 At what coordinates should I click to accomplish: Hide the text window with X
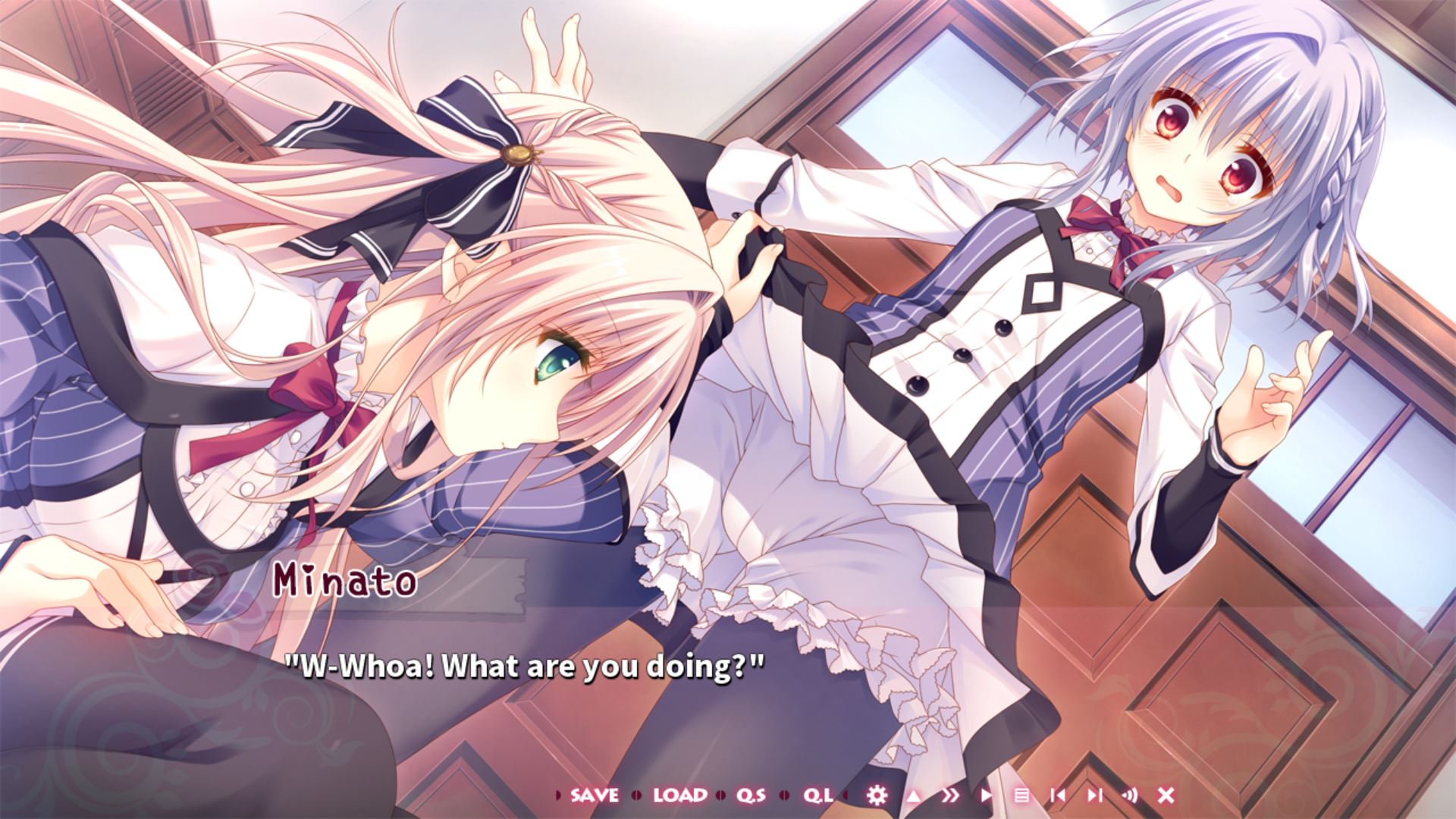click(x=1166, y=795)
